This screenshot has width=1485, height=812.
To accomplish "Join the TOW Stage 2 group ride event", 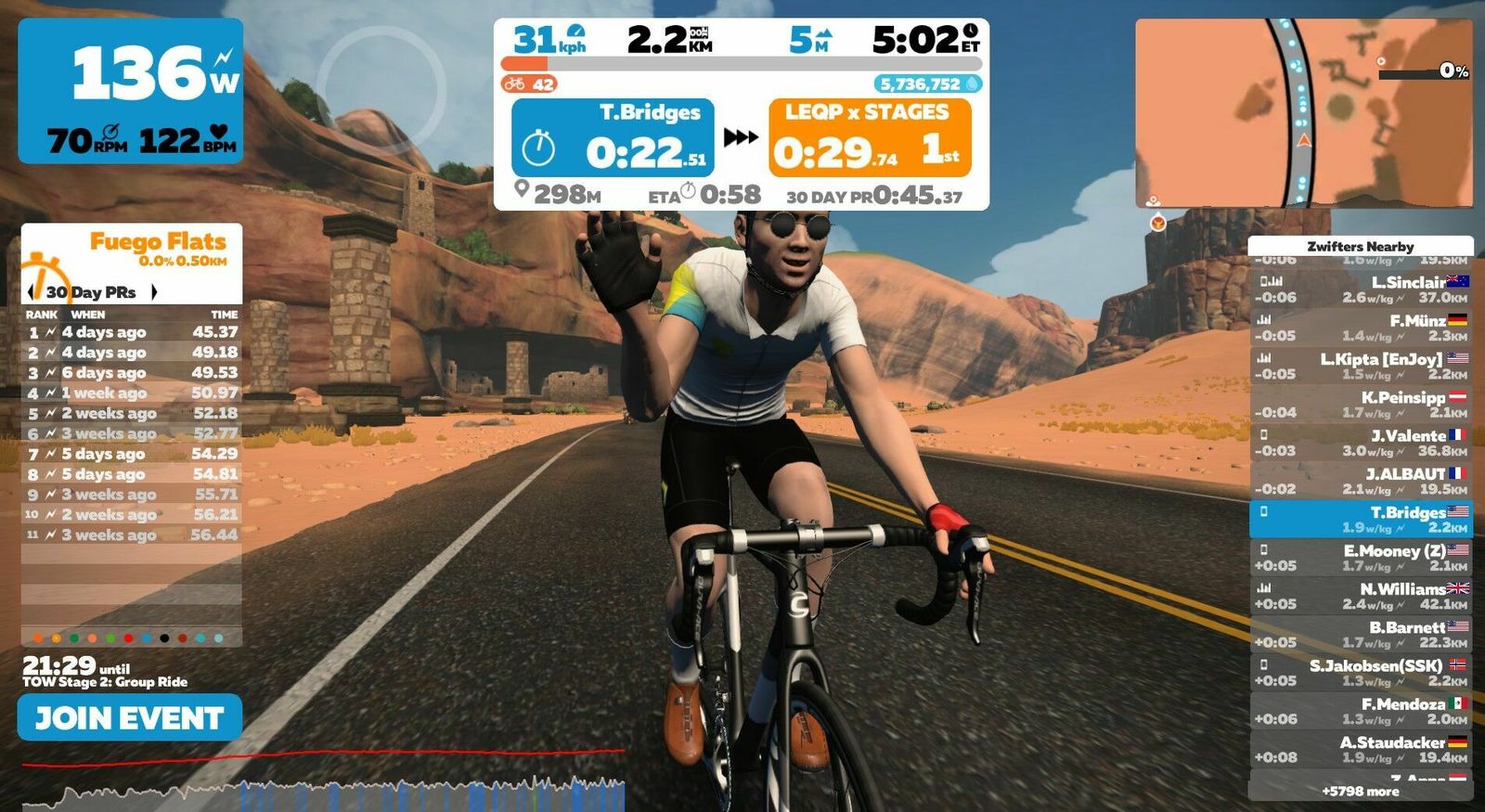I will (x=130, y=718).
